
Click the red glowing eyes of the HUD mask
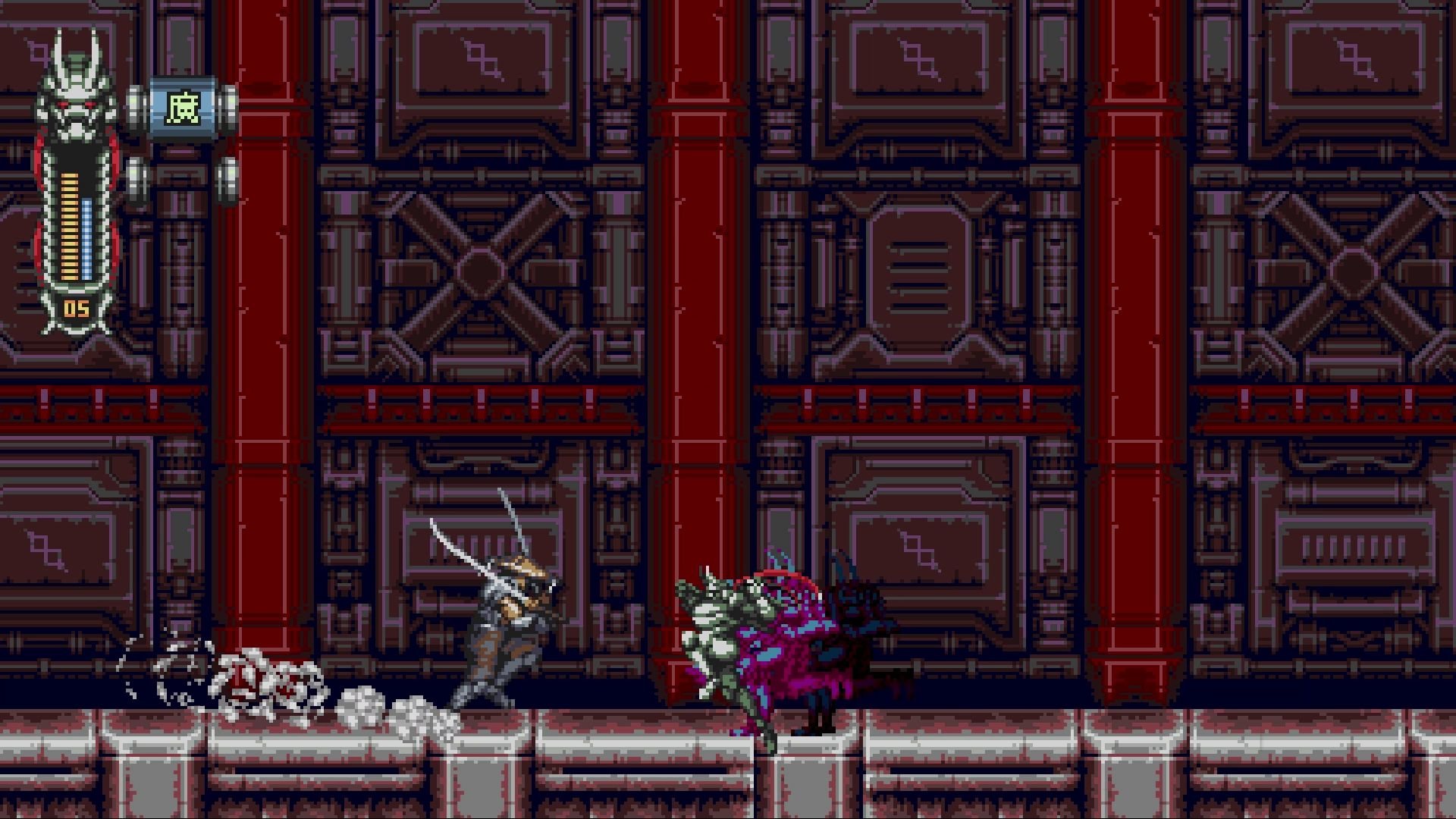(76, 102)
